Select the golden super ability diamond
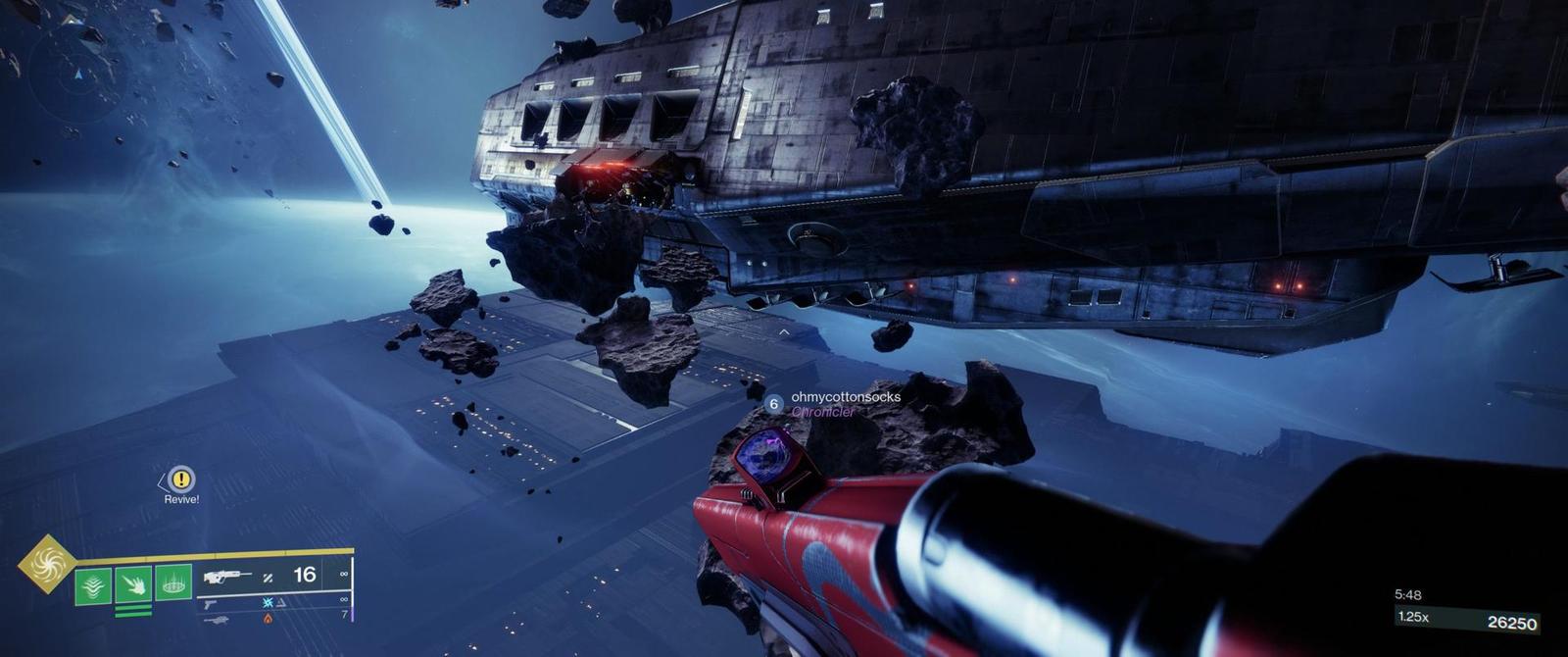This screenshot has width=1568, height=657. 46,563
